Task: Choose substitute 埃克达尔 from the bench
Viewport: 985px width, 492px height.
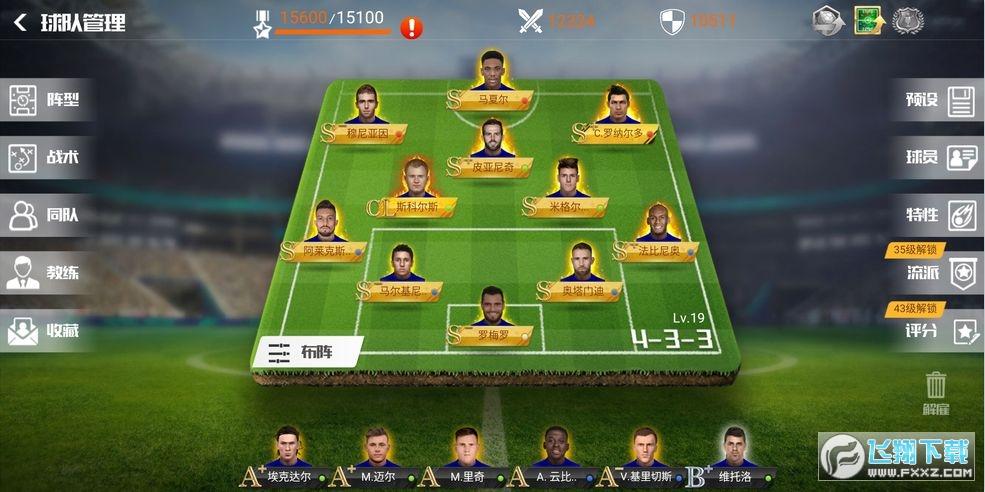Action: 288,457
